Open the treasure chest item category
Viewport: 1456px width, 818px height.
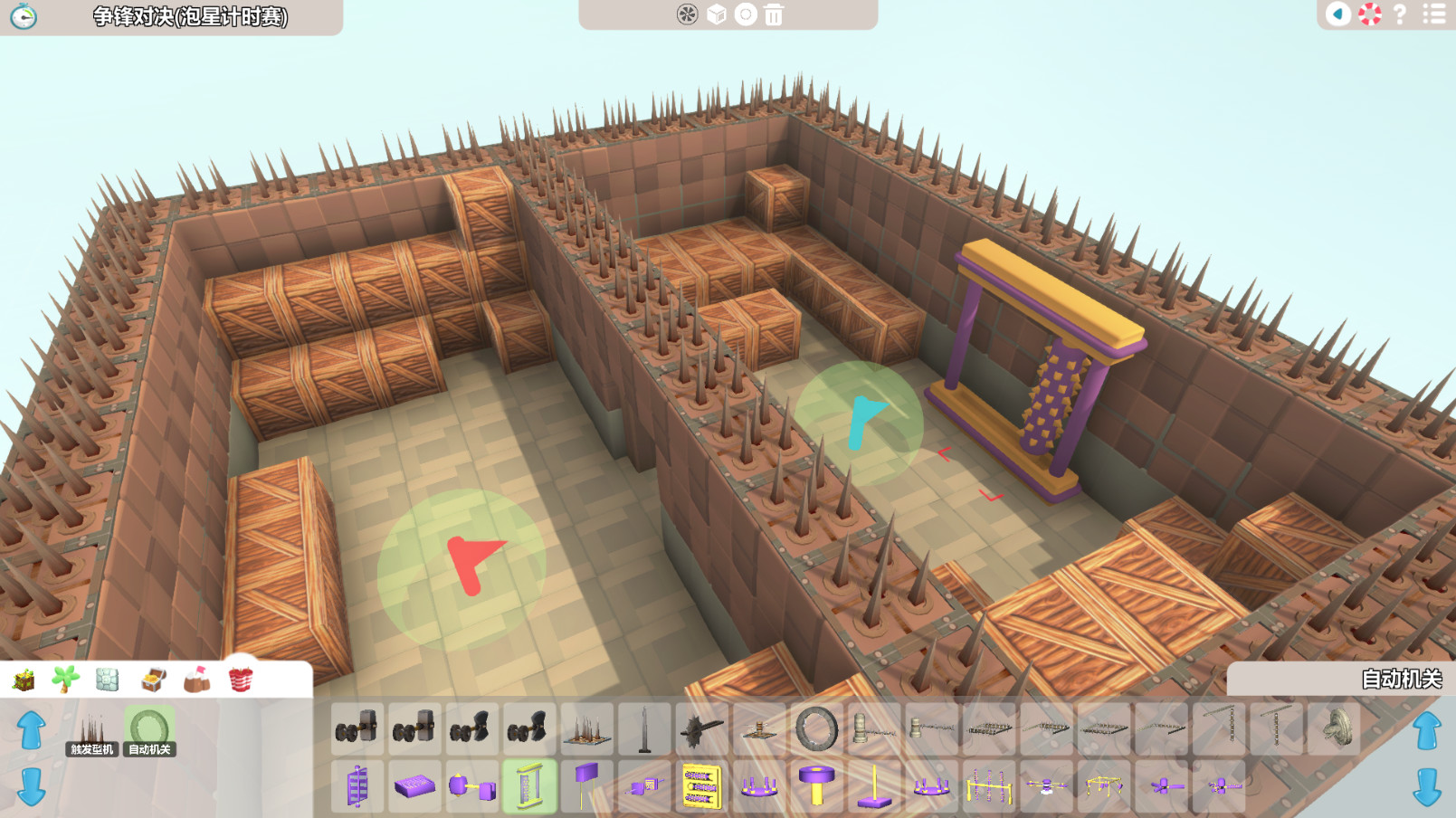point(152,680)
